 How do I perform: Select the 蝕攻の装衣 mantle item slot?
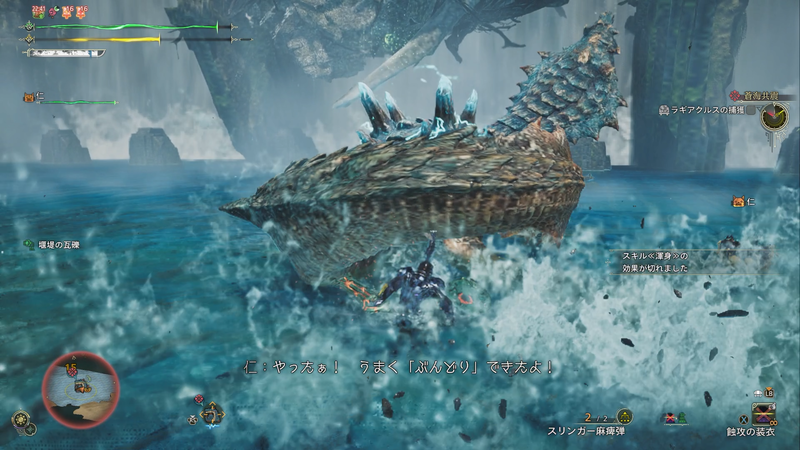[765, 412]
